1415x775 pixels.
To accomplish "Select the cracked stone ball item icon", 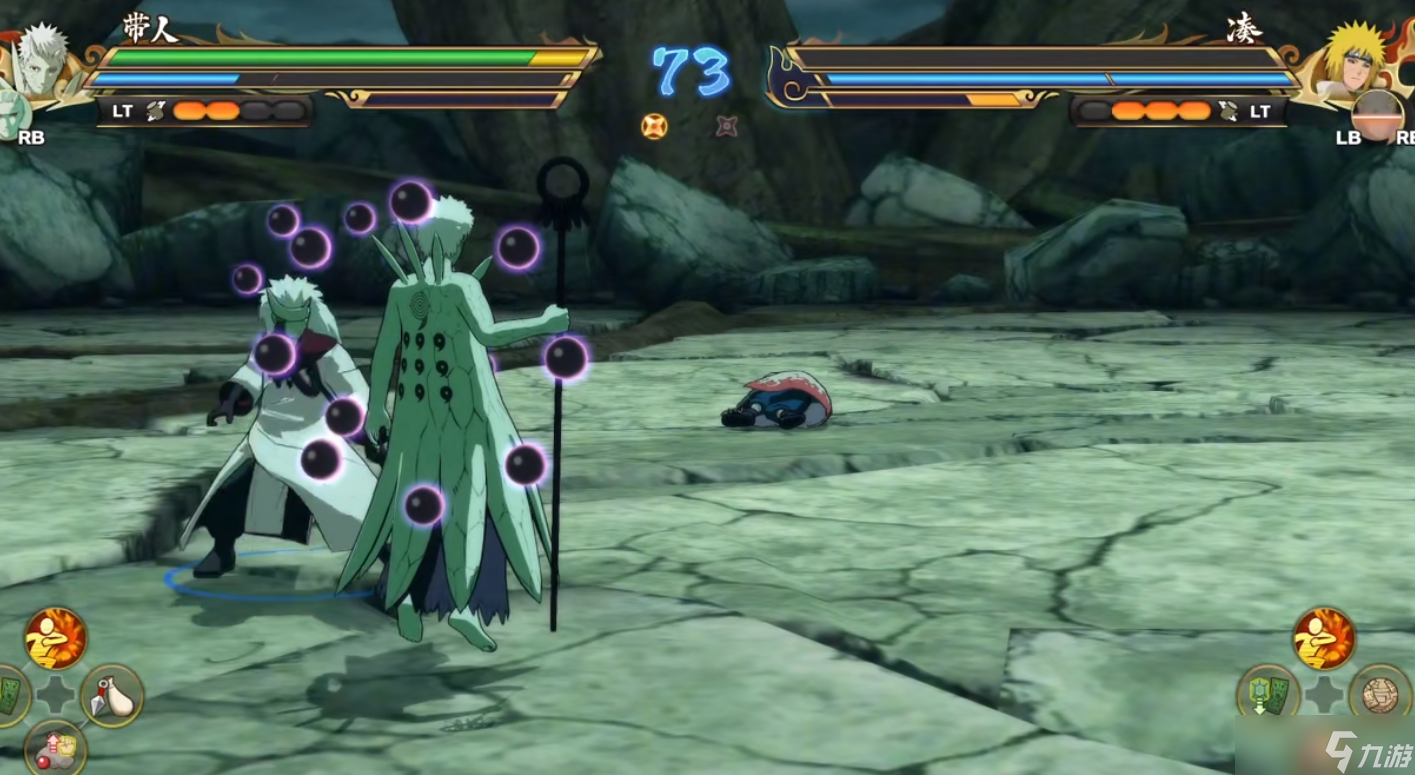I will pos(1379,694).
